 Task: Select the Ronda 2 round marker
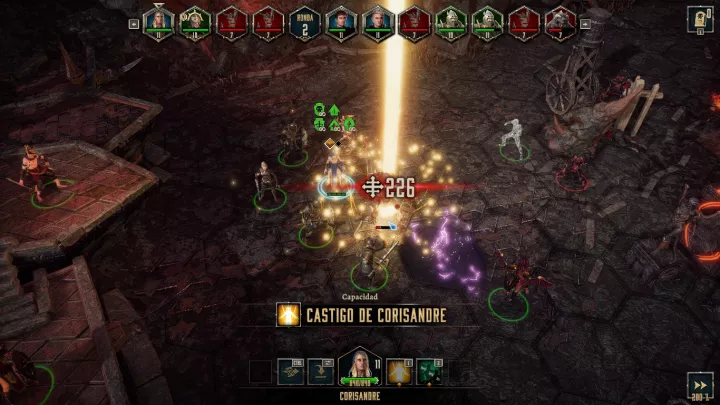coord(303,21)
